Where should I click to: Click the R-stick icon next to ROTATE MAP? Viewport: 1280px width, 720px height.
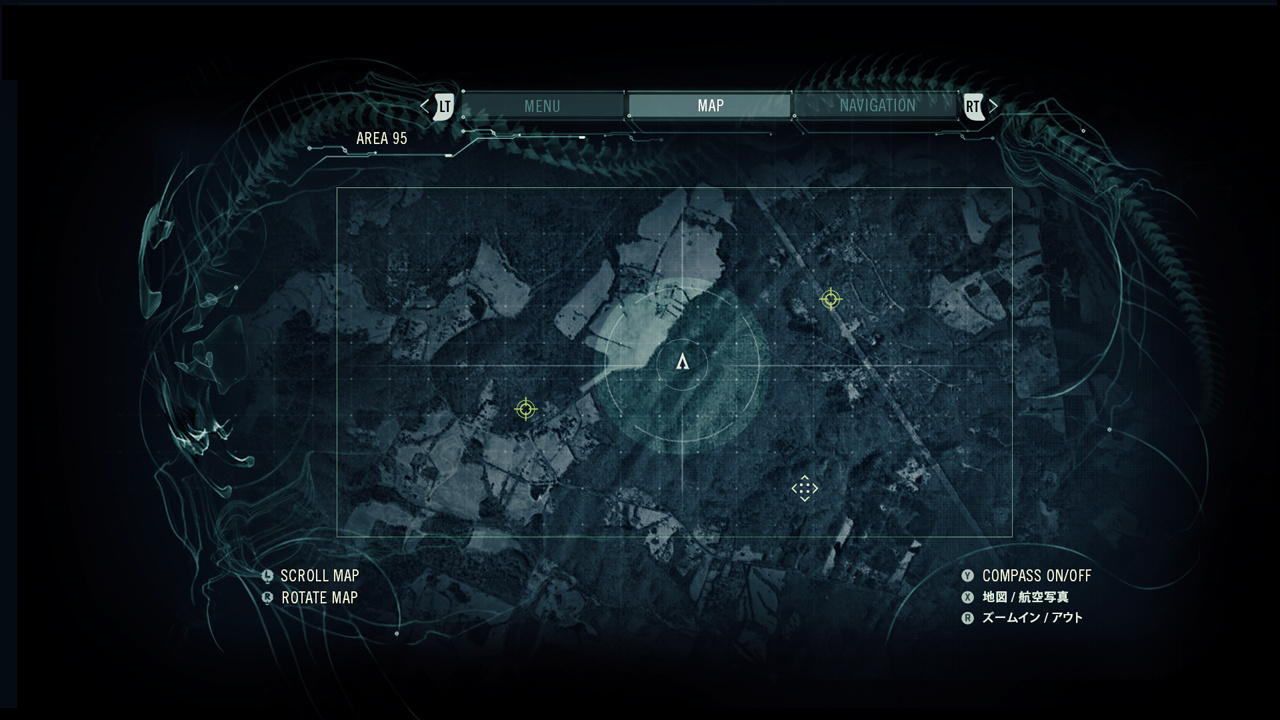coord(266,597)
